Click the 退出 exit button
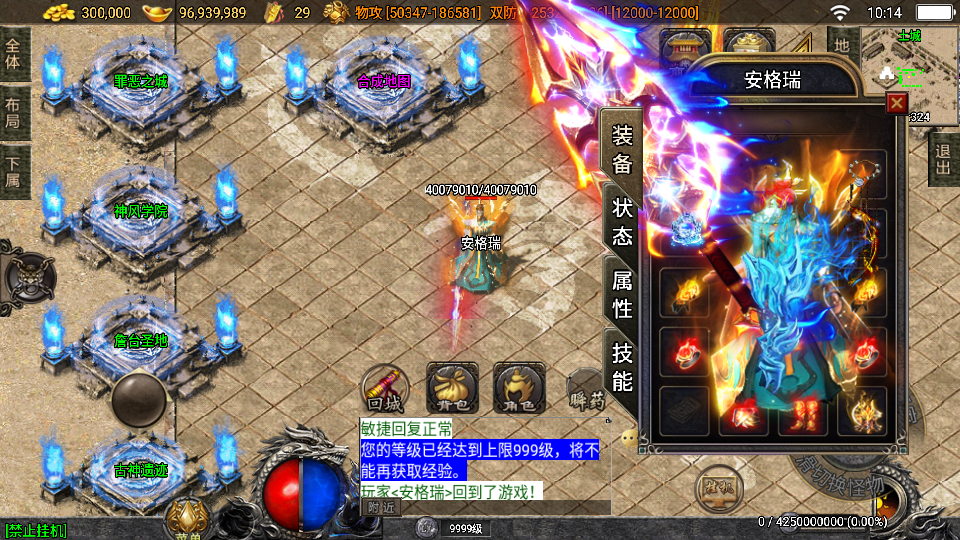This screenshot has height=540, width=960. pos(943,160)
